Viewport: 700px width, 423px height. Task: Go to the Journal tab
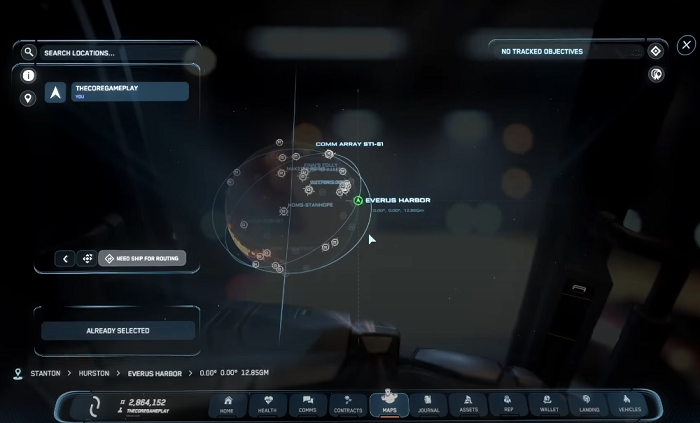429,404
